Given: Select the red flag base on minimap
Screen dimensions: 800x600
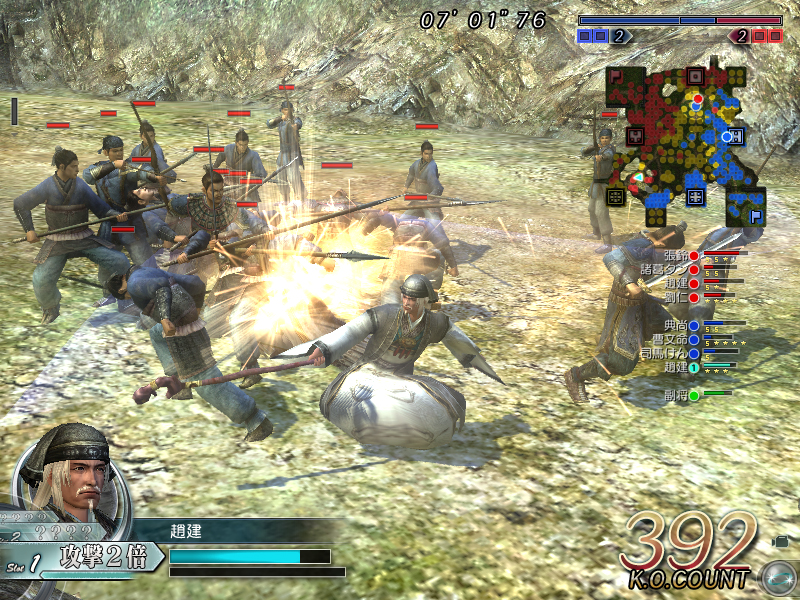Looking at the screenshot, I should (617, 76).
